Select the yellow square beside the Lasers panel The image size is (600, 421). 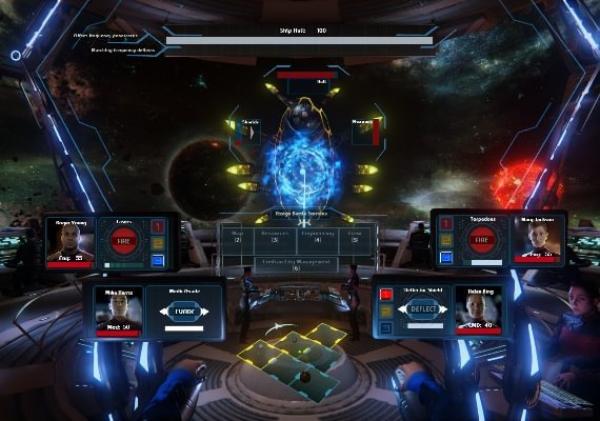[158, 244]
